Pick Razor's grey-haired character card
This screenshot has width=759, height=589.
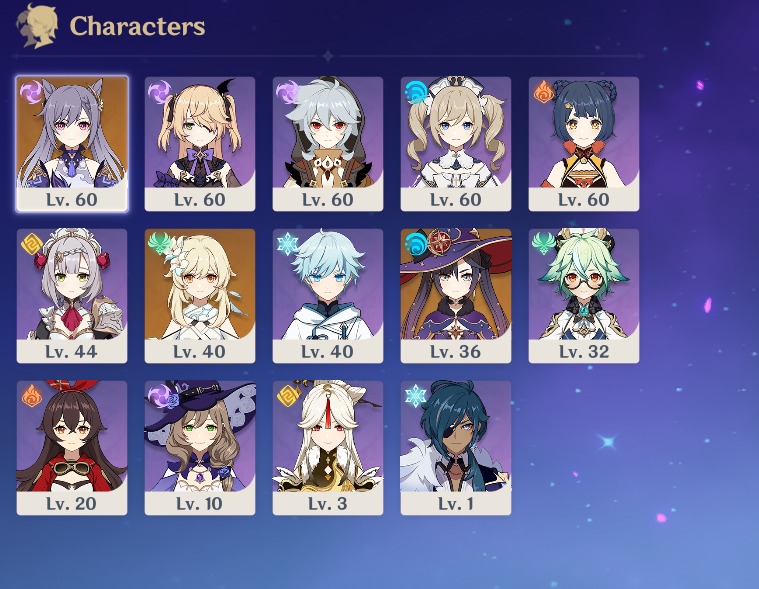point(328,143)
